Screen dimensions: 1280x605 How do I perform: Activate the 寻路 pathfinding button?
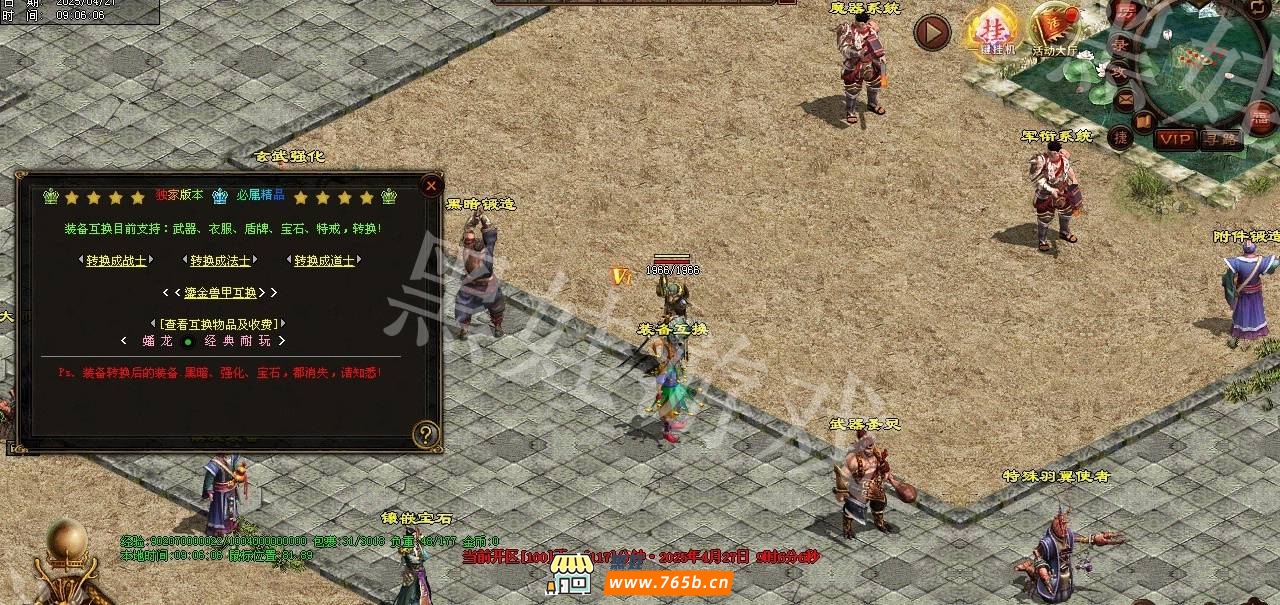1221,139
